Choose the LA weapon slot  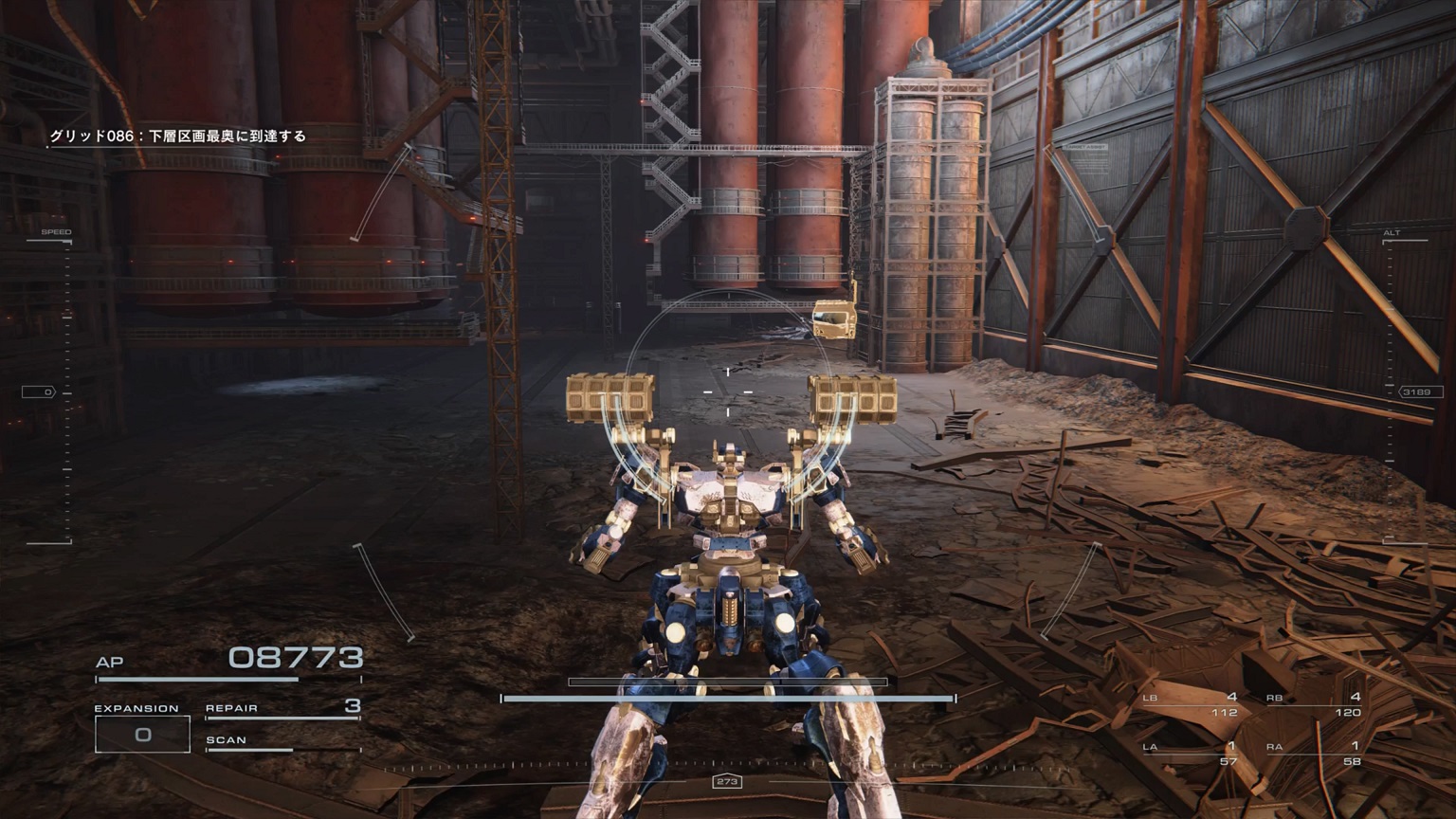1191,754
